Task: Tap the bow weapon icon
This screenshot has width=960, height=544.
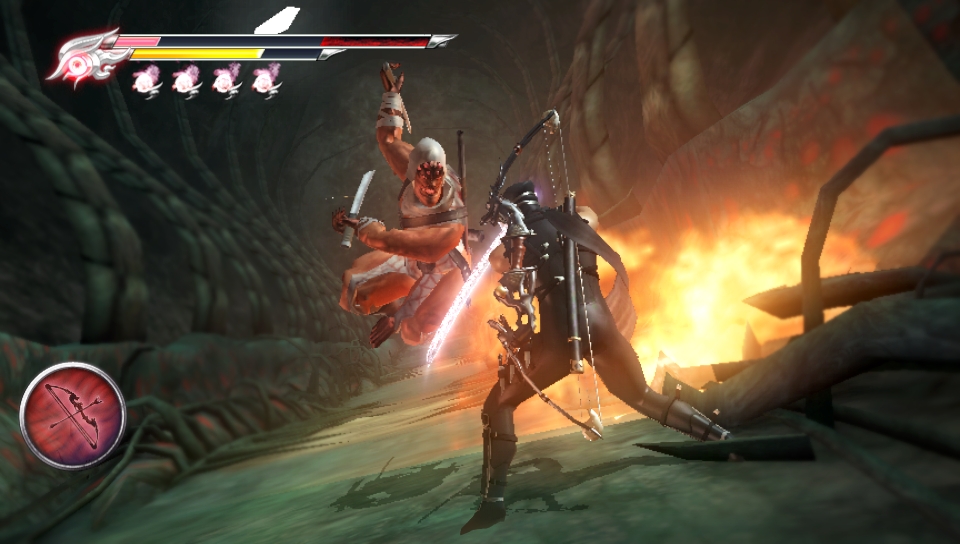Action: [x=72, y=415]
